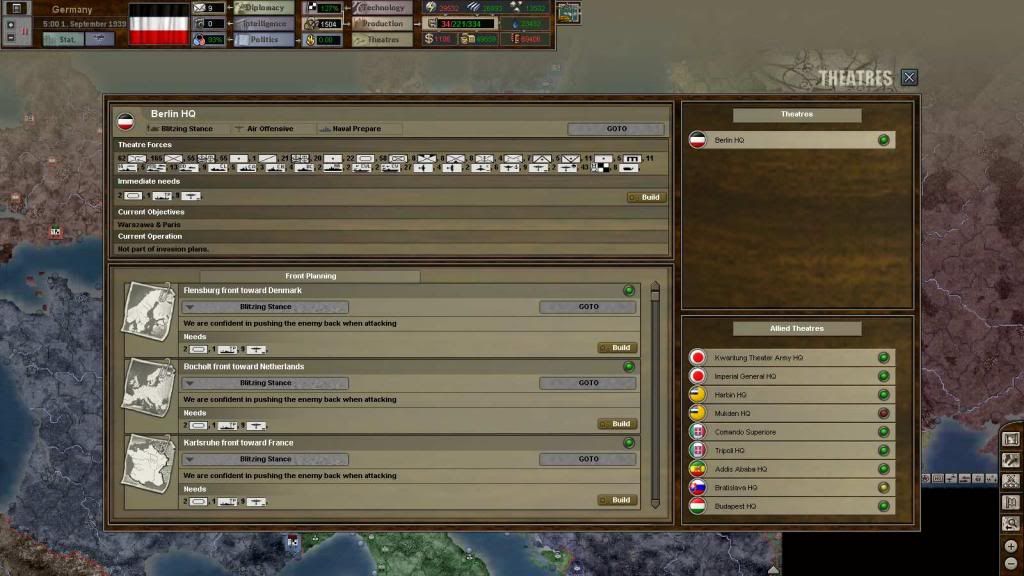Choose the Comando Superiore allied theatre
Image resolution: width=1024 pixels, height=576 pixels.
point(790,432)
